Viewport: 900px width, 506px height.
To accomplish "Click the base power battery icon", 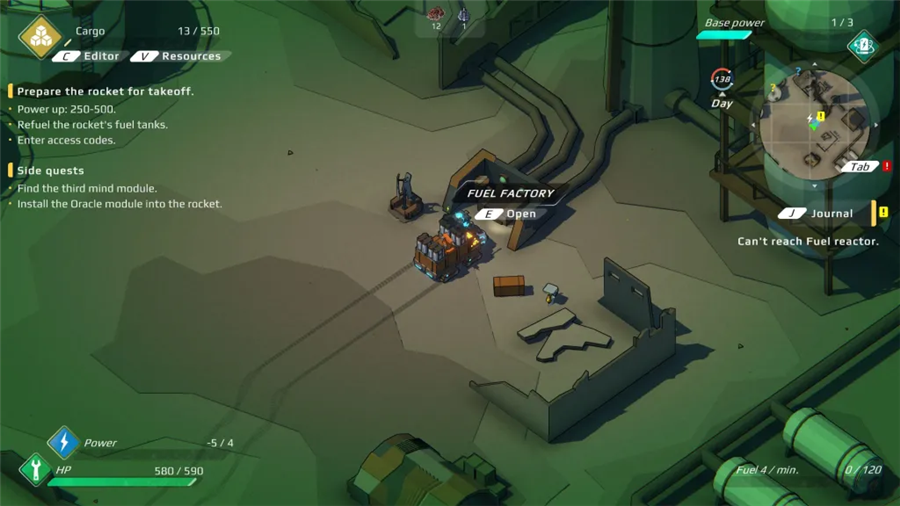I will (862, 45).
